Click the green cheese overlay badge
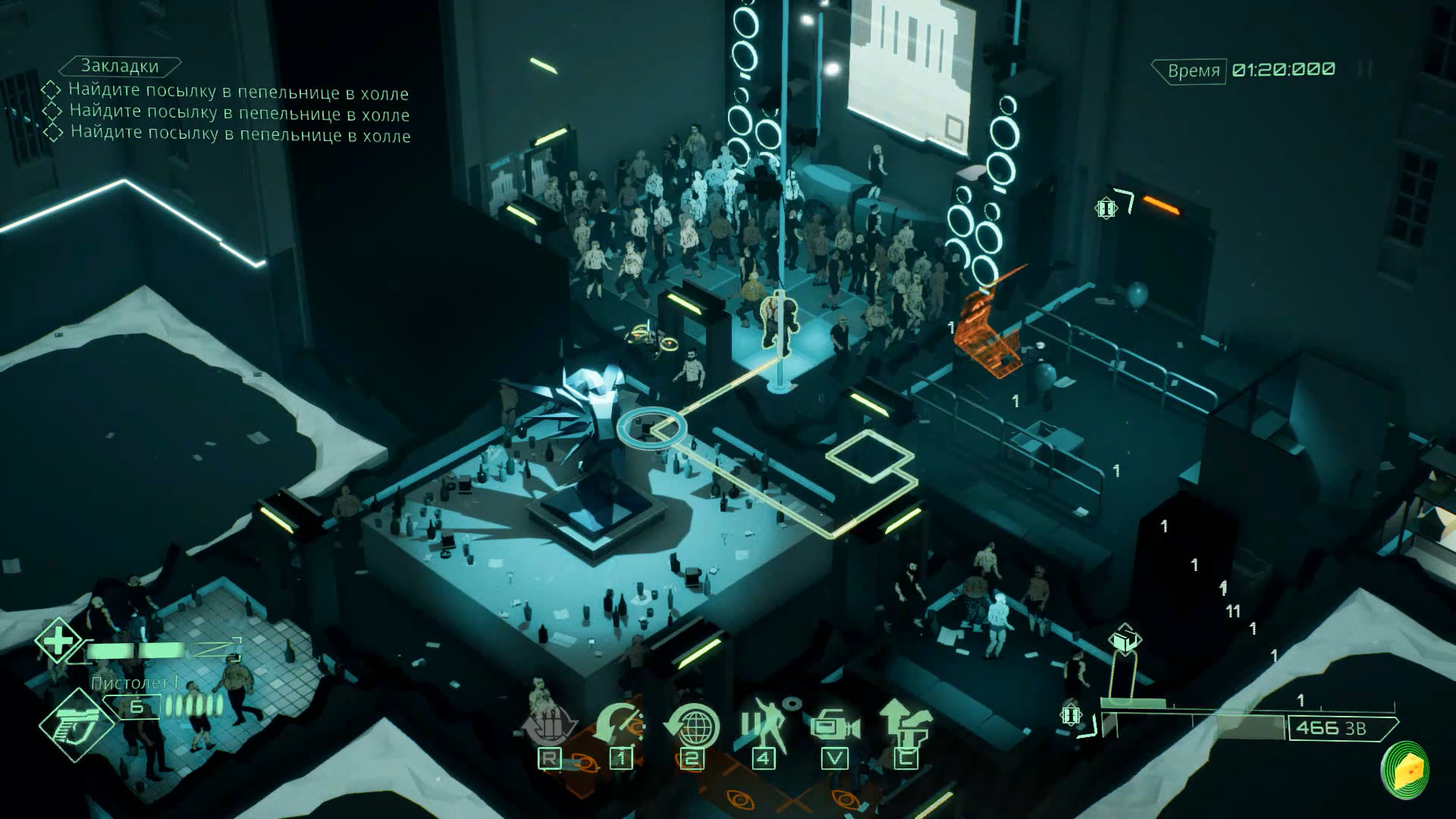The image size is (1456, 819). point(1405,770)
